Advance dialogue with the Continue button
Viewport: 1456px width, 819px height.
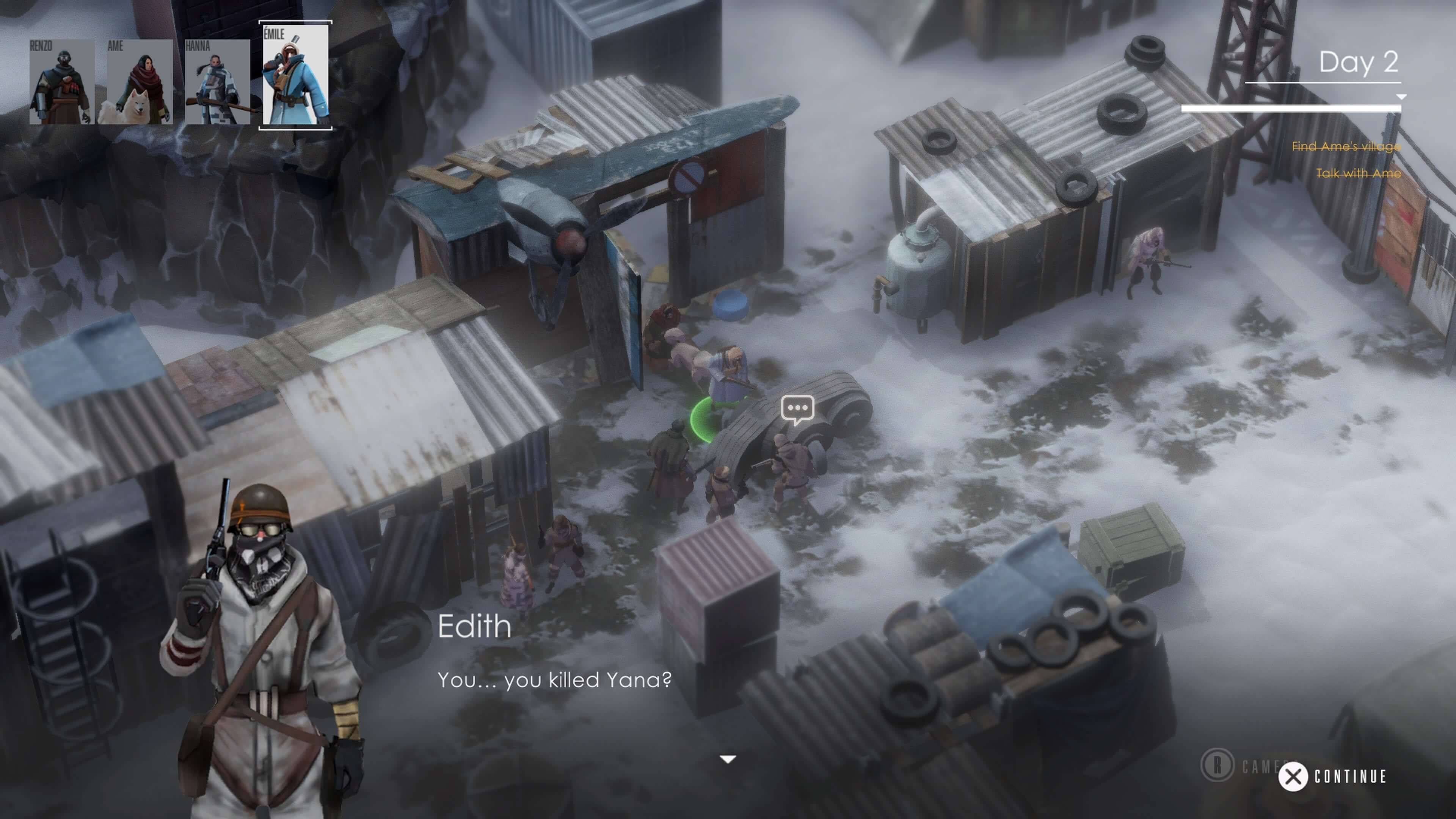click(x=1332, y=777)
